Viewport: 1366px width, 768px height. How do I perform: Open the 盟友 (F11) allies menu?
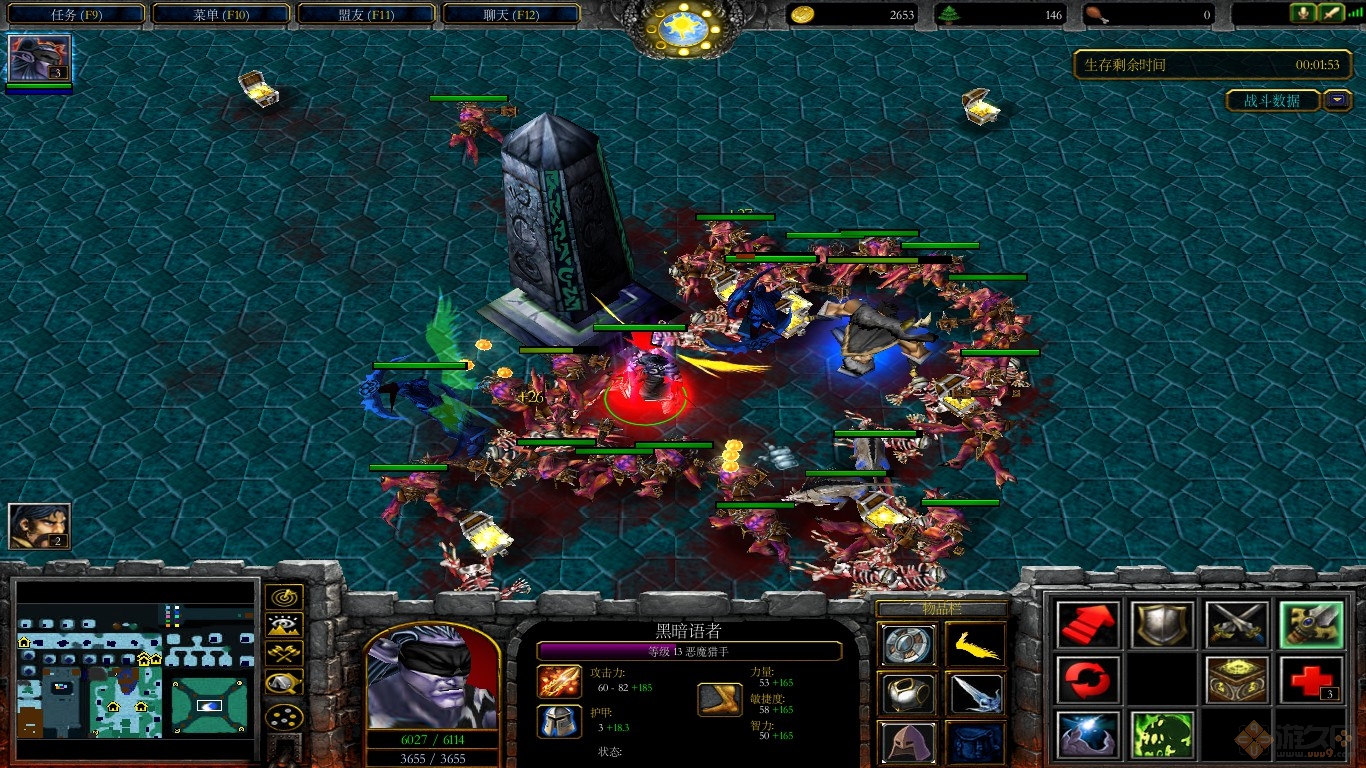tap(366, 14)
